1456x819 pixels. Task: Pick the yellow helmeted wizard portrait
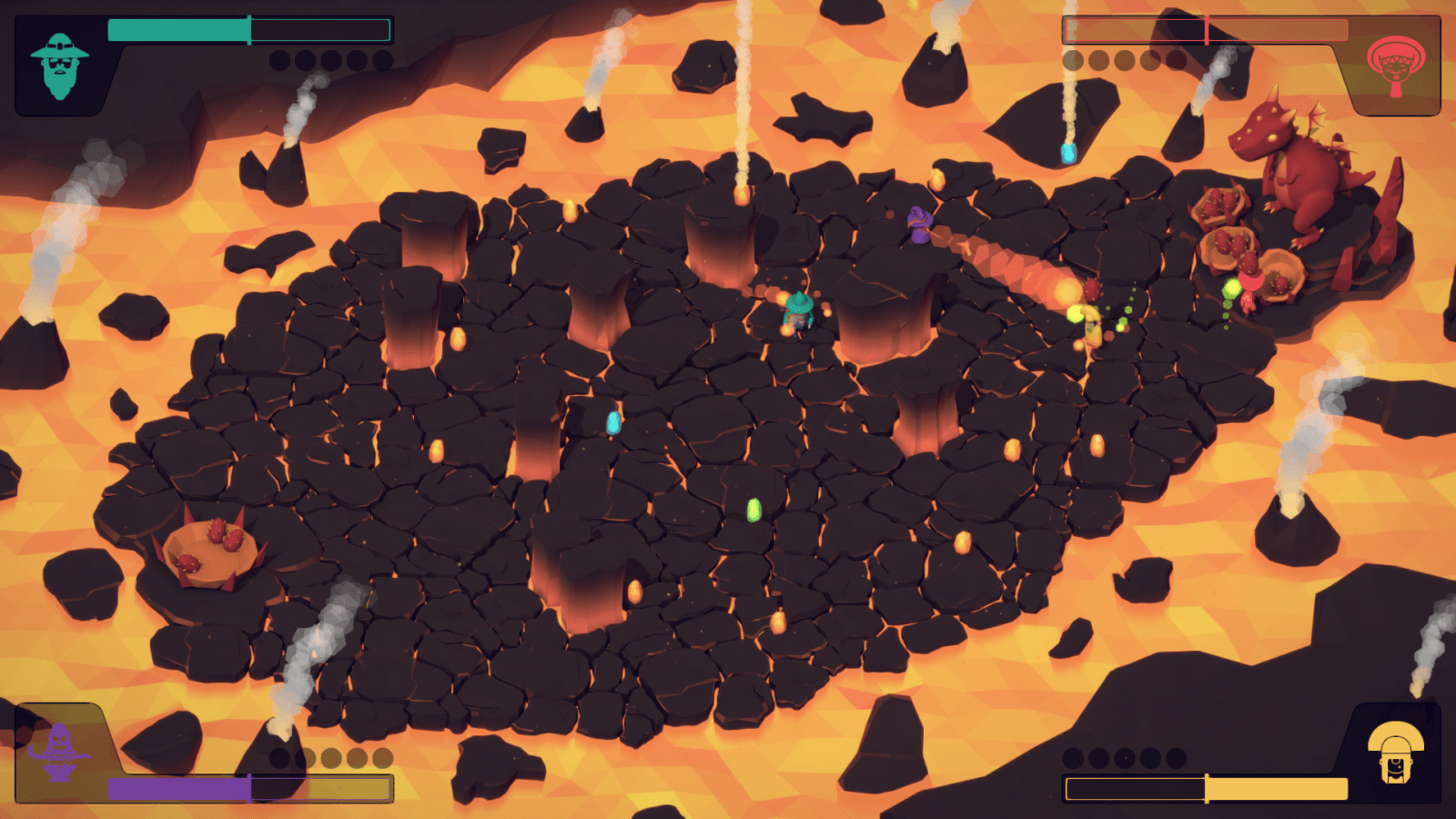1395,752
